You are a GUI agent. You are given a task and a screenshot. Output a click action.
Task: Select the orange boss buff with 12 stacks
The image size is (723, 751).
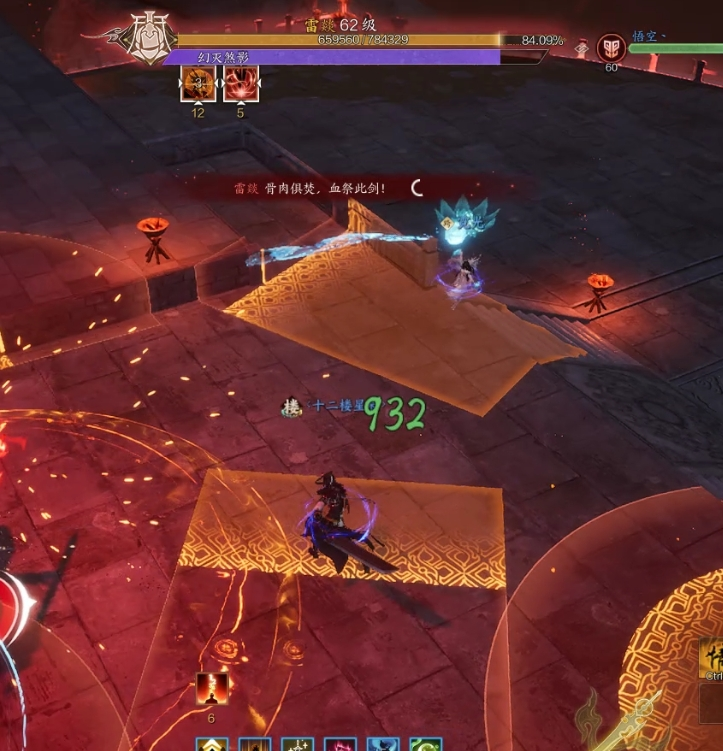point(197,85)
